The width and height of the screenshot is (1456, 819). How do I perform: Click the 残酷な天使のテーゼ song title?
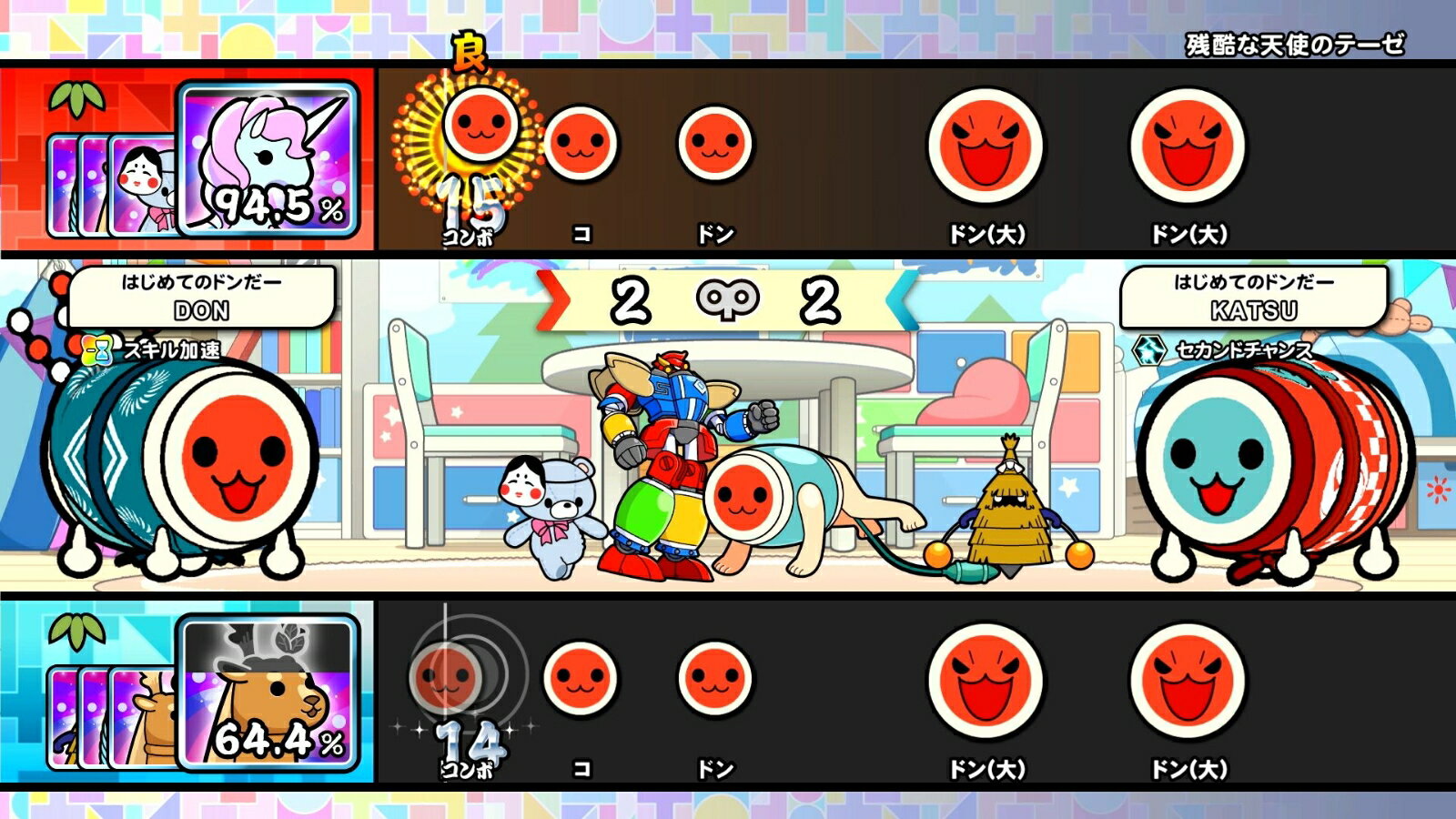[x=1295, y=41]
